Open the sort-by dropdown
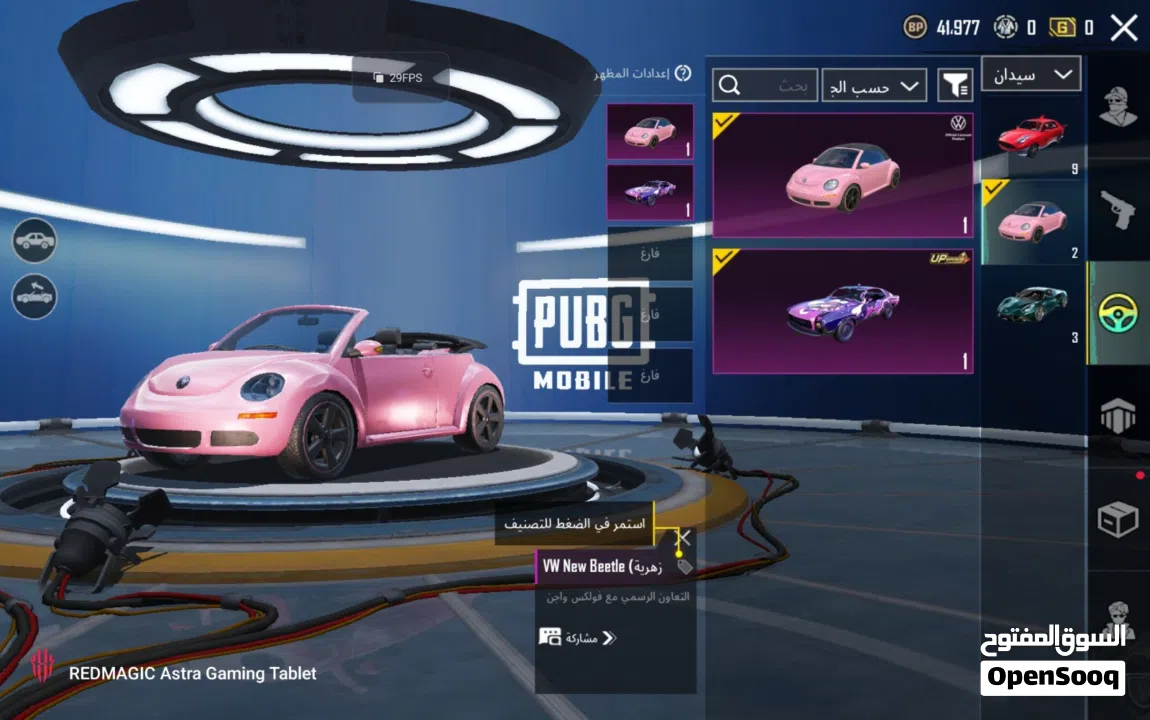Image resolution: width=1150 pixels, height=720 pixels. pyautogui.click(x=874, y=86)
